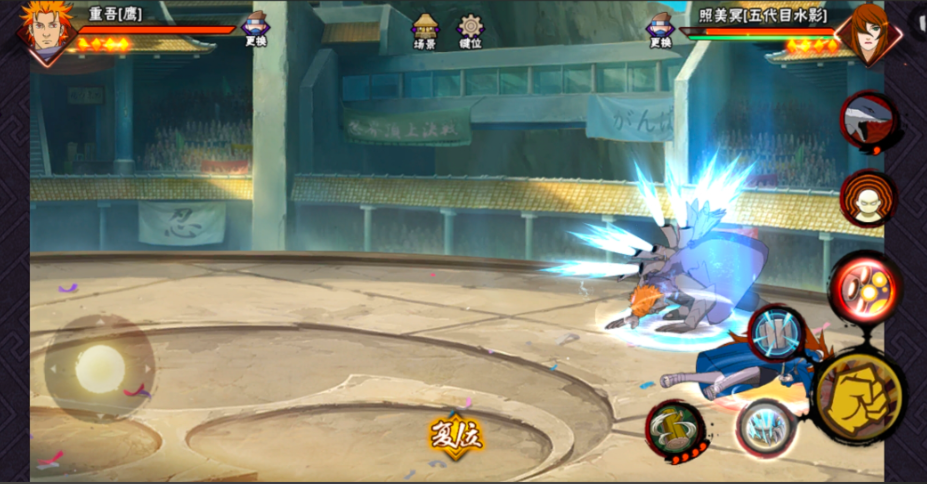Tap the virtual joystick knob
The image size is (927, 484).
point(99,369)
